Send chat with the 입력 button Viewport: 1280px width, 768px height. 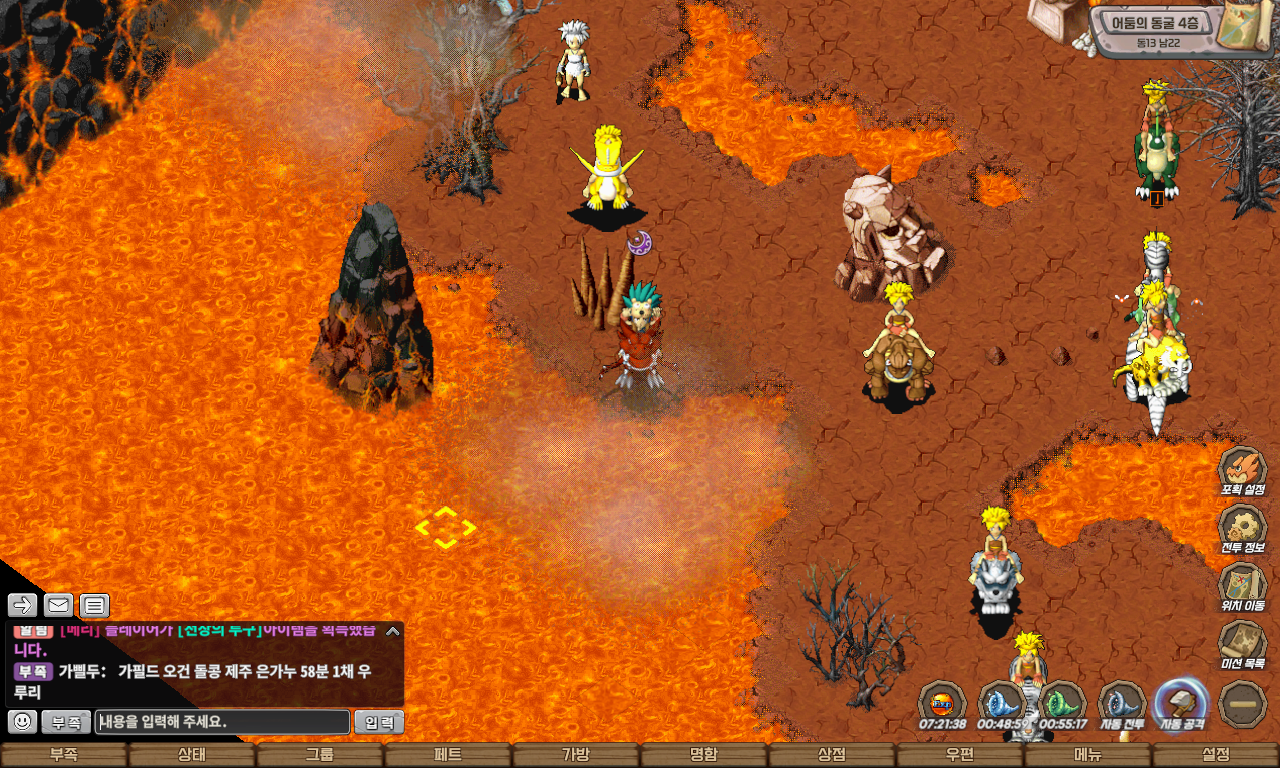tap(380, 721)
